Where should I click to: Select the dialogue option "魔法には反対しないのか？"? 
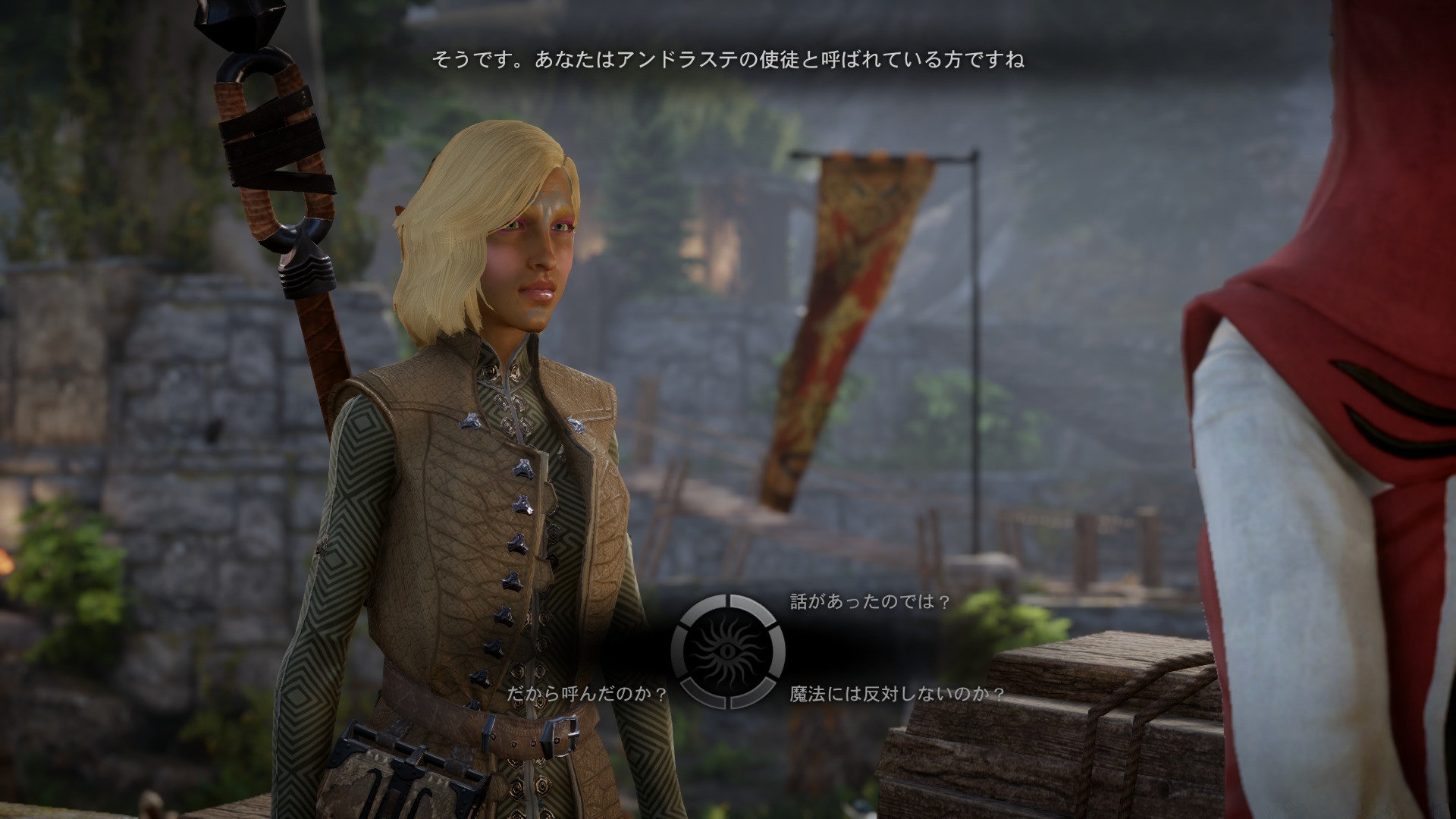click(x=897, y=693)
